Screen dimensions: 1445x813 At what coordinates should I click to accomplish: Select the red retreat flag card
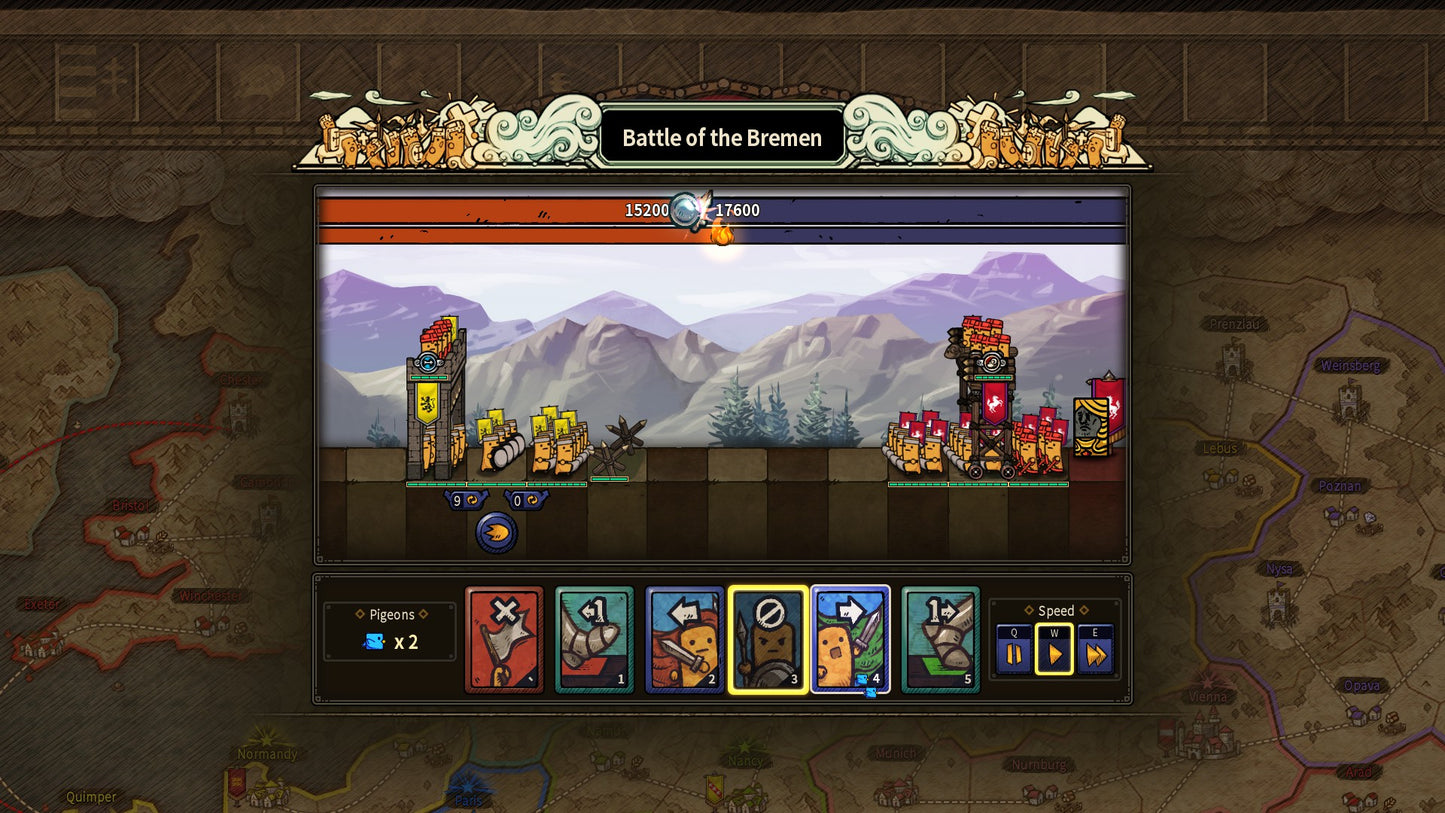point(504,639)
